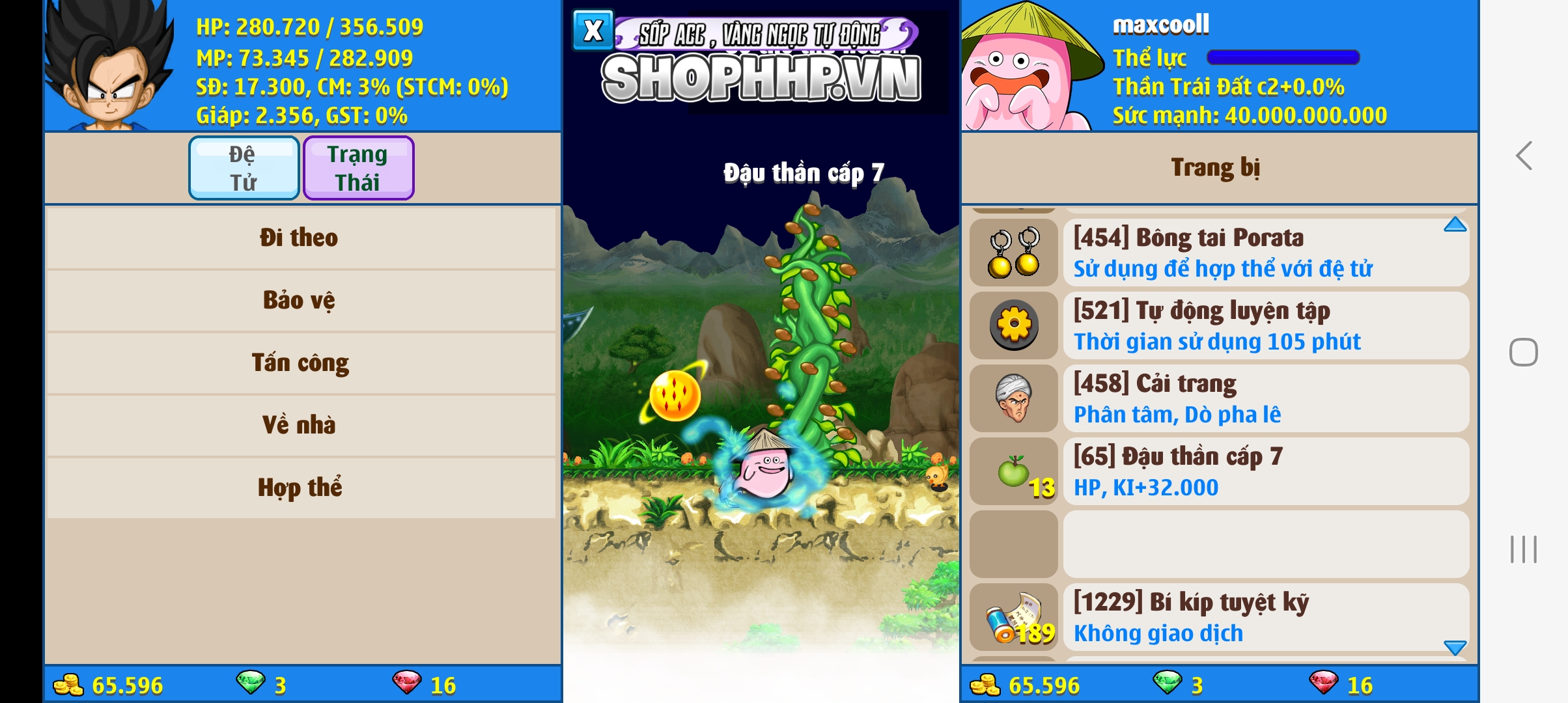The height and width of the screenshot is (703, 1568).
Task: Choose the Hợp thể option
Action: (x=301, y=486)
